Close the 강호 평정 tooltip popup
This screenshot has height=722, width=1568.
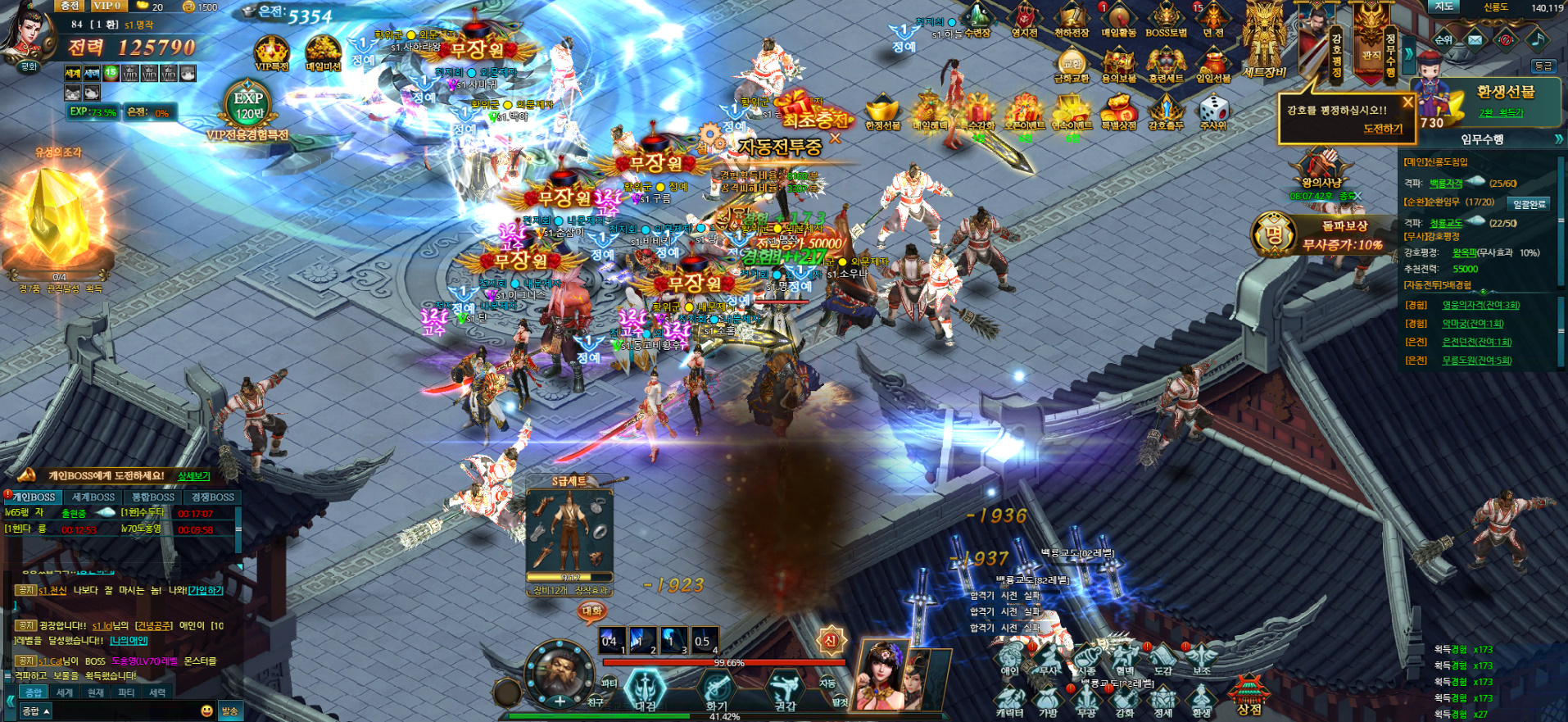coord(1407,102)
